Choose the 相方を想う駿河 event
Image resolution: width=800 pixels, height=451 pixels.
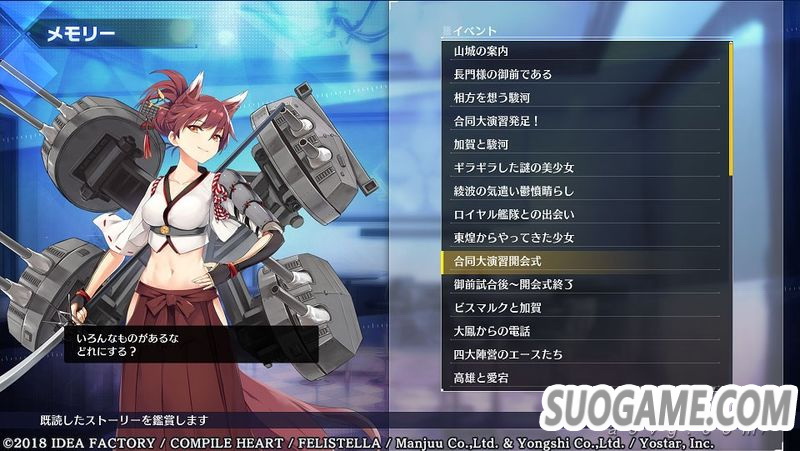click(x=580, y=97)
